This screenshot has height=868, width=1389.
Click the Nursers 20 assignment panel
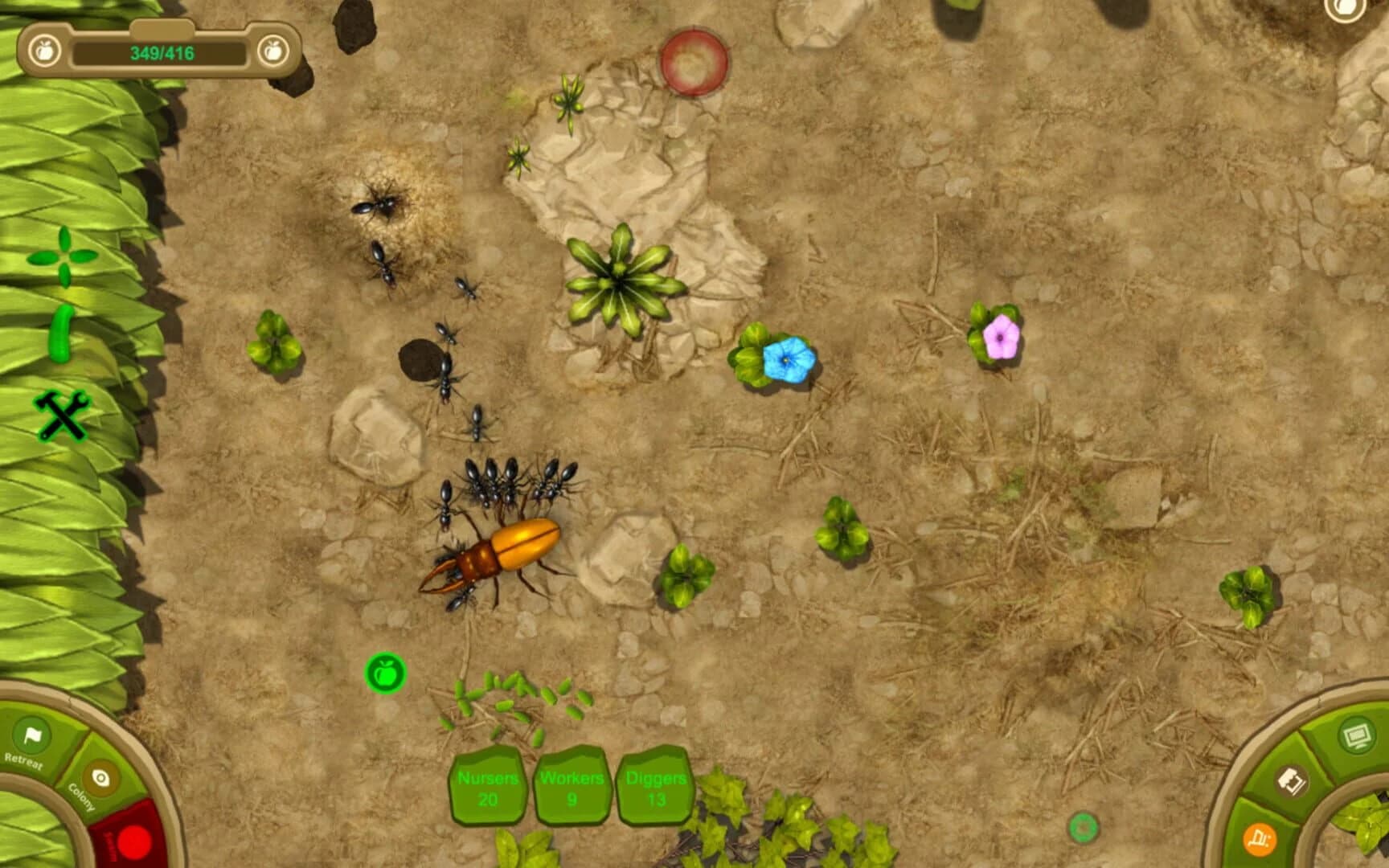point(489,788)
